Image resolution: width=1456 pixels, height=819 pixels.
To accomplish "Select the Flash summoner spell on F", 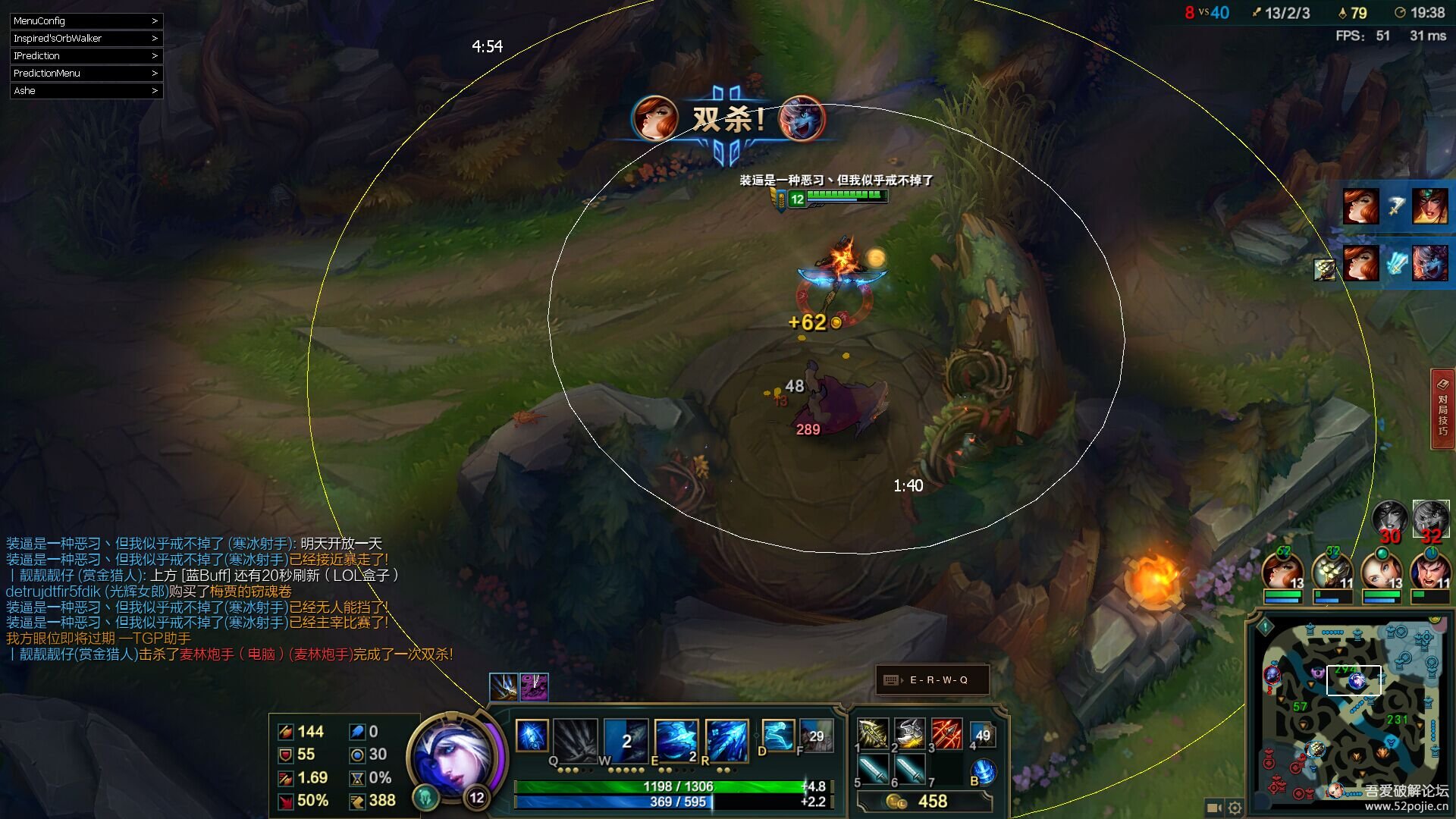I will point(816,735).
